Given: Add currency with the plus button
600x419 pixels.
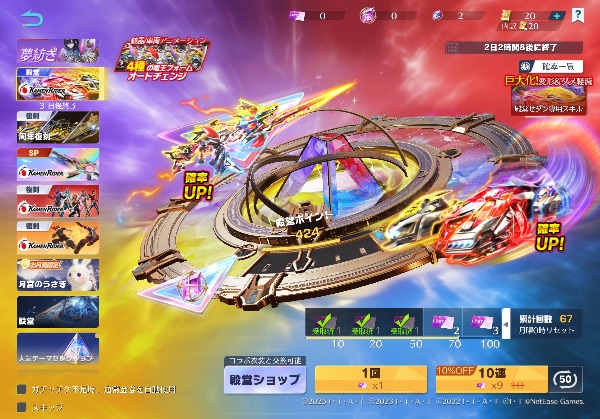Looking at the screenshot, I should [558, 16].
